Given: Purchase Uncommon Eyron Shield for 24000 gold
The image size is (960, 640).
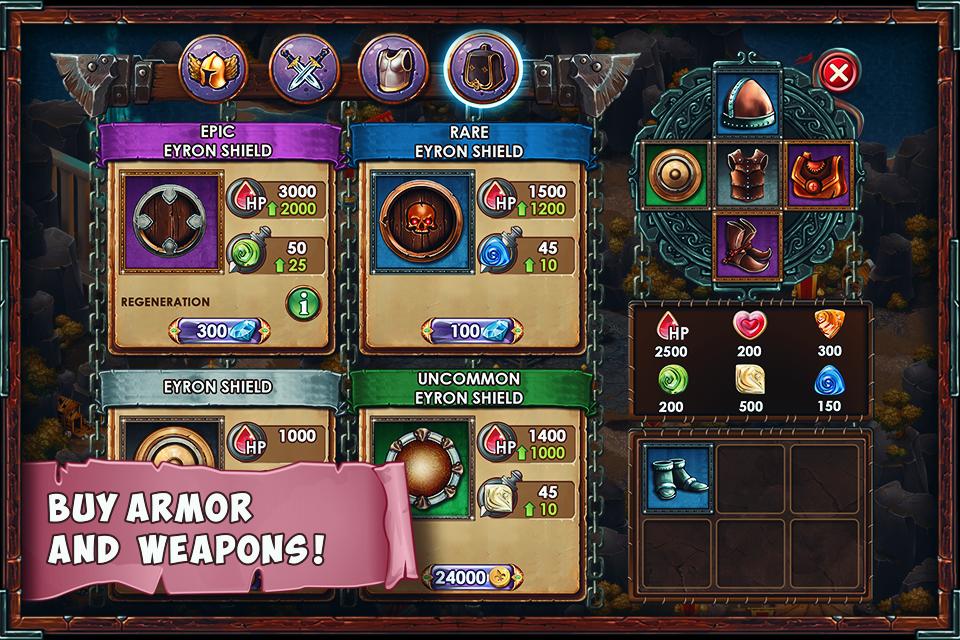Looking at the screenshot, I should point(471,577).
